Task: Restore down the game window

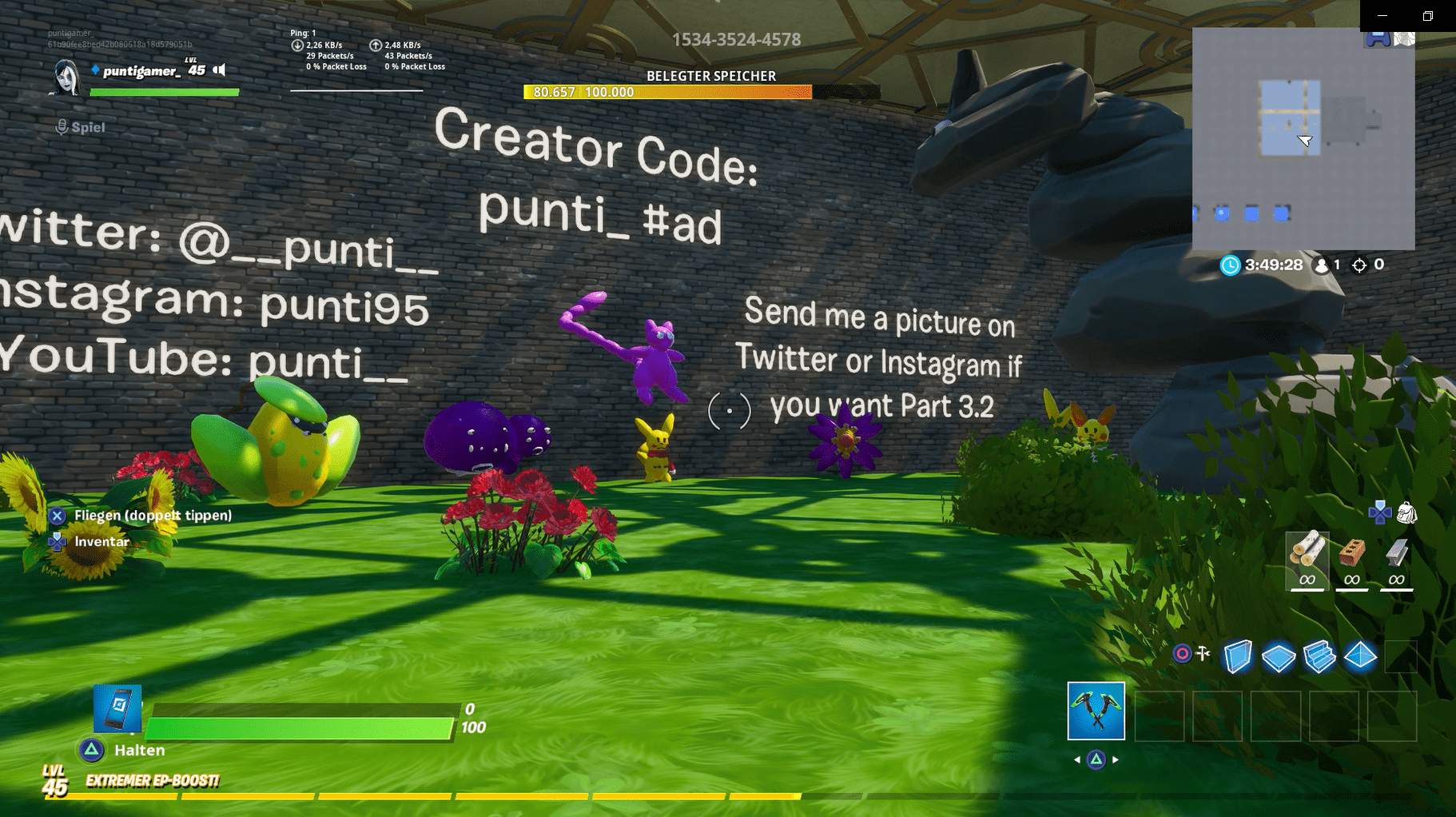Action: pyautogui.click(x=1428, y=15)
